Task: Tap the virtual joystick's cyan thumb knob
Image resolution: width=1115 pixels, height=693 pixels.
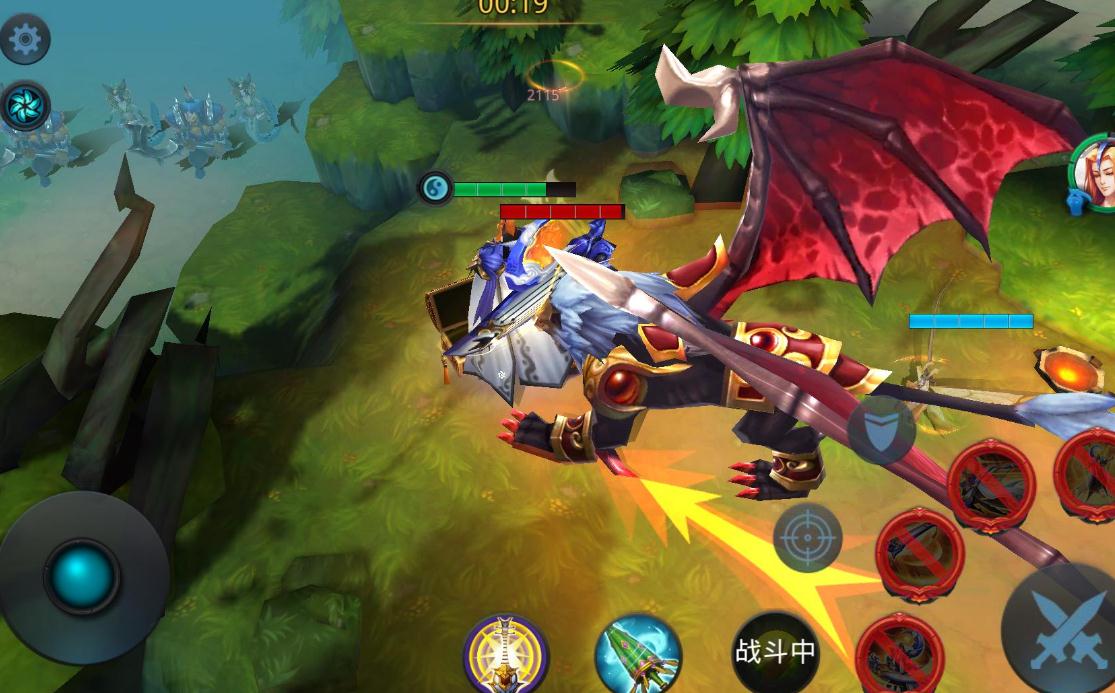Action: tap(81, 577)
